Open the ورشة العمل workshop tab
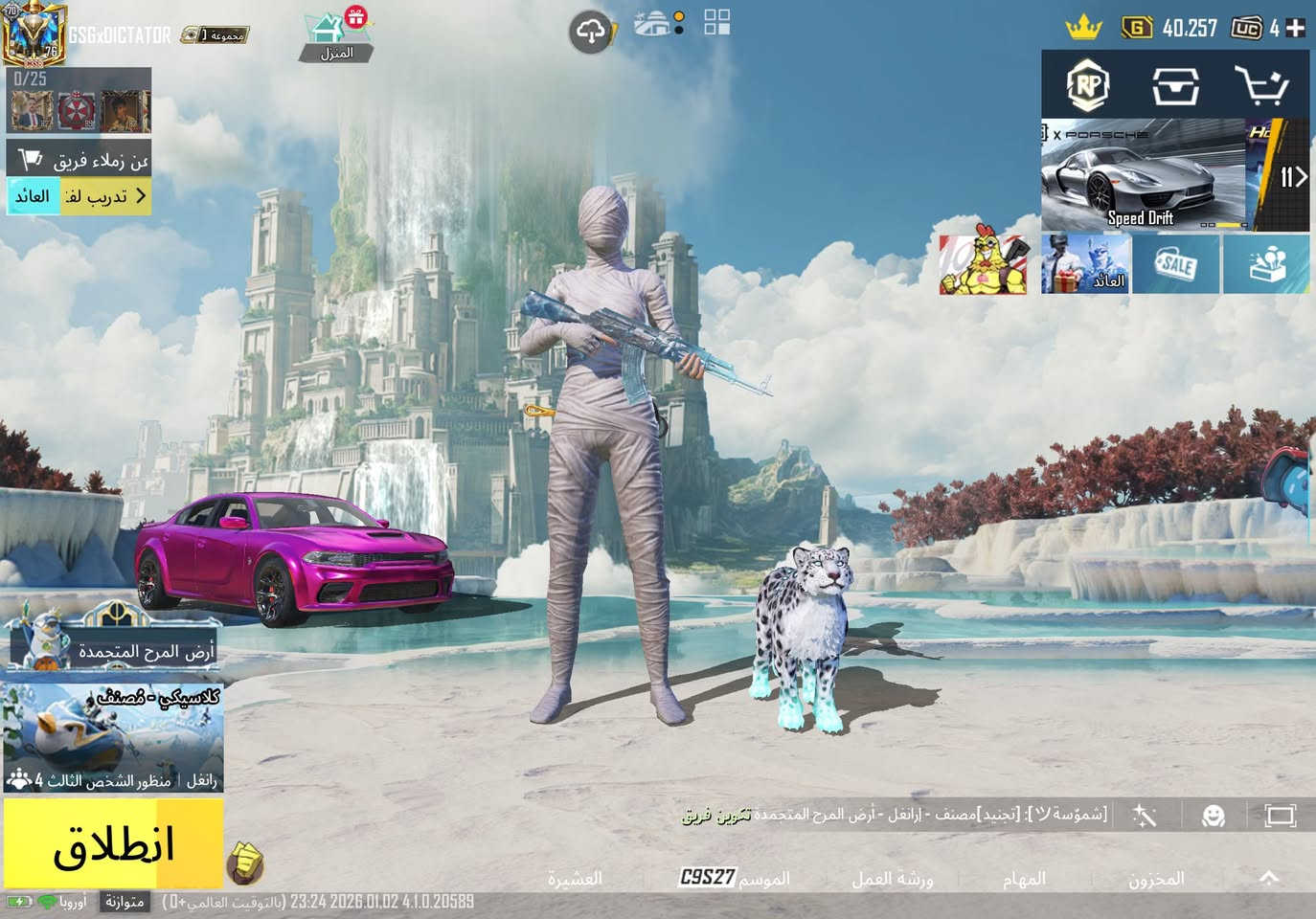The image size is (1316, 919). (892, 878)
